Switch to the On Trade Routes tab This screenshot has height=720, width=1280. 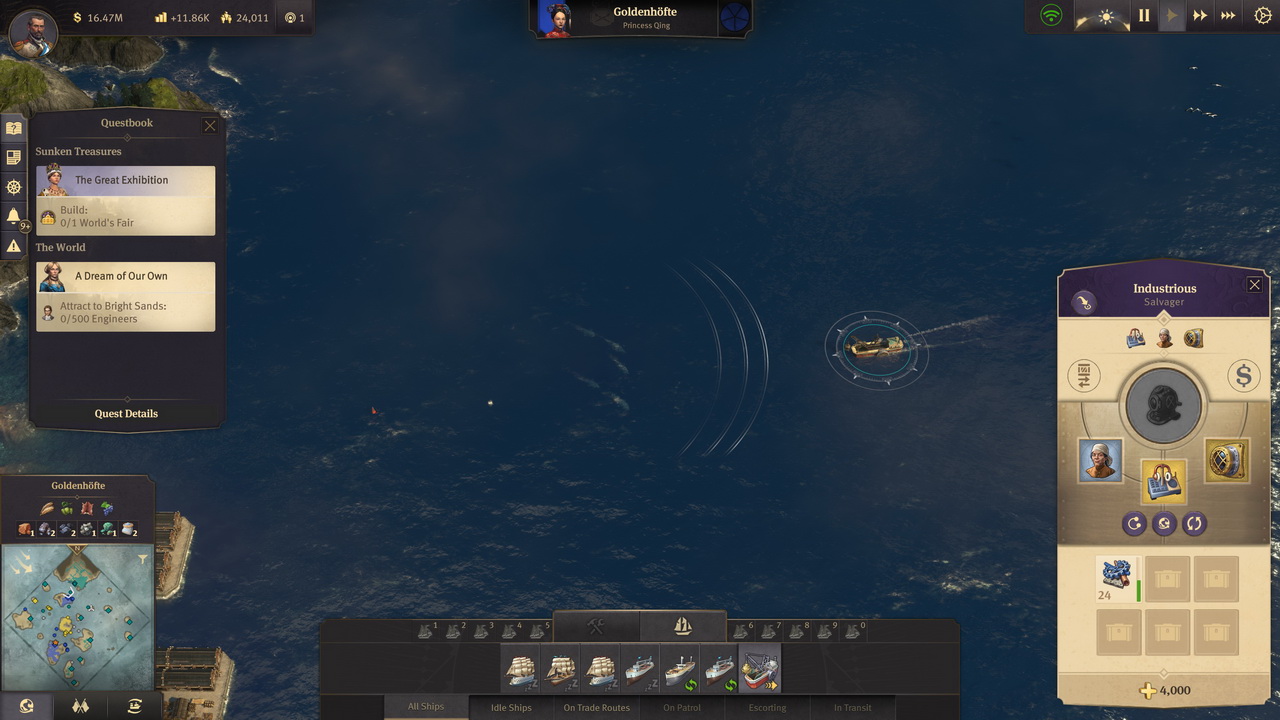[596, 707]
